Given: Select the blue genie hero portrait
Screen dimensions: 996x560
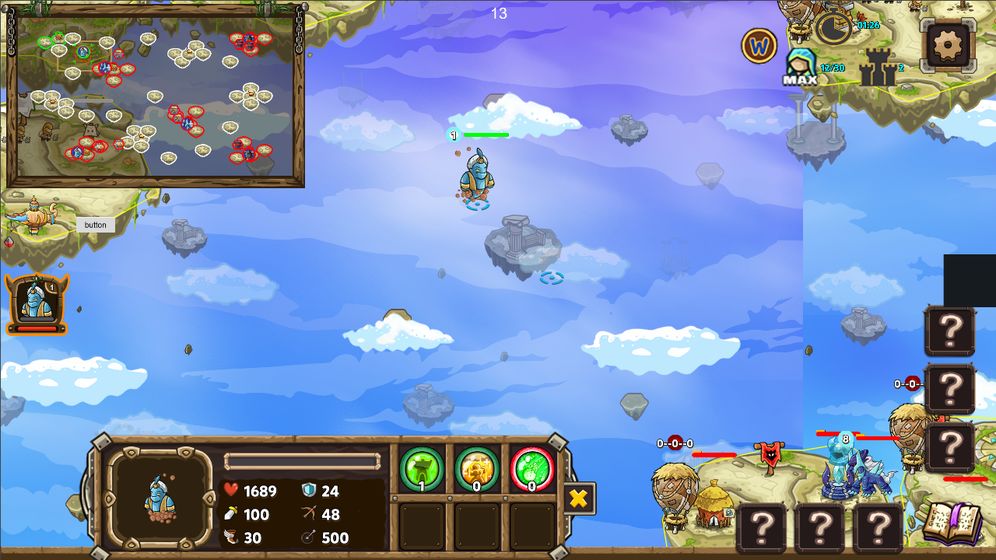Looking at the screenshot, I should pyautogui.click(x=37, y=303).
